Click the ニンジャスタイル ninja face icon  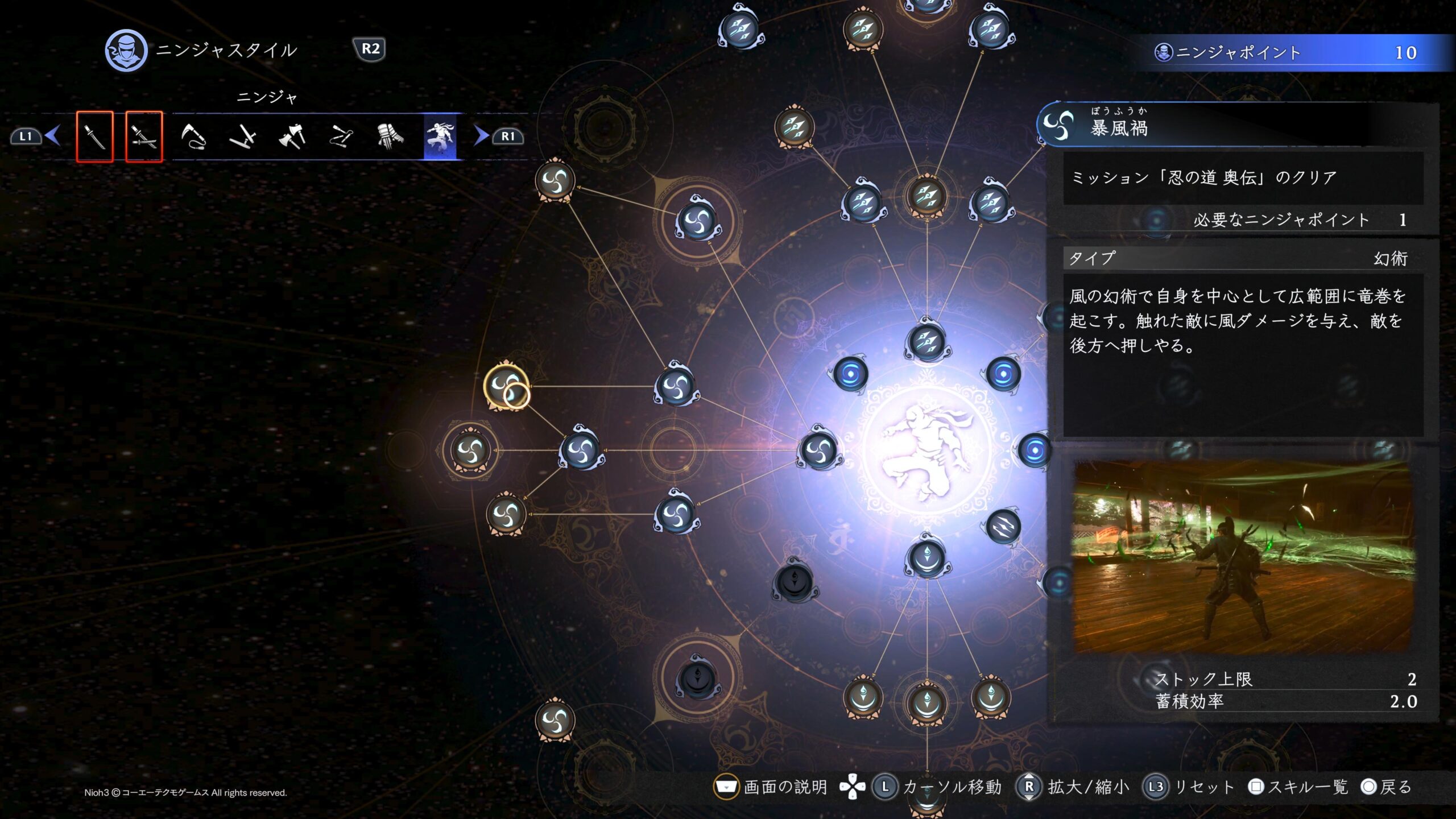pyautogui.click(x=126, y=51)
